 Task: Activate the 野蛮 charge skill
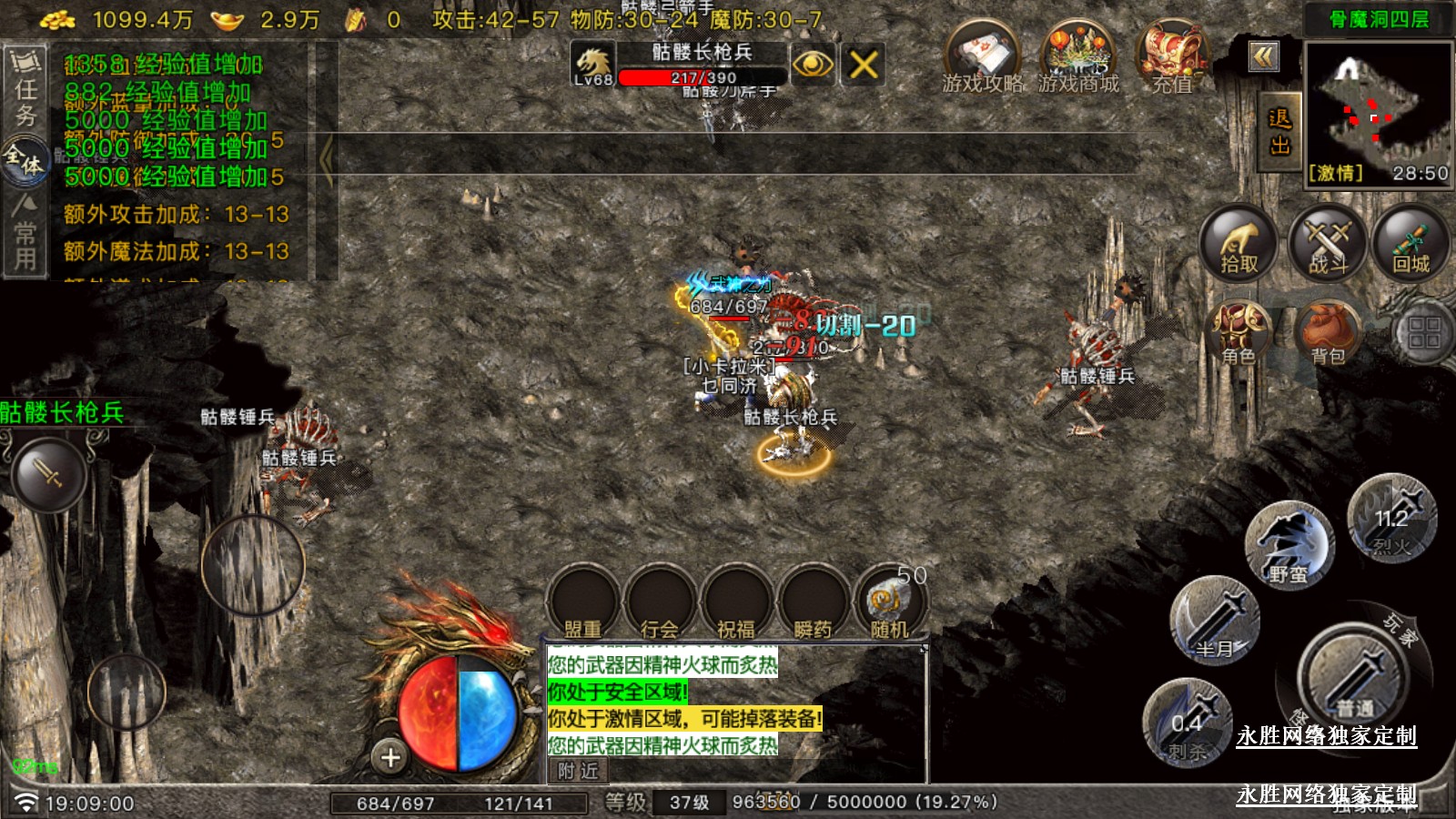1289,545
